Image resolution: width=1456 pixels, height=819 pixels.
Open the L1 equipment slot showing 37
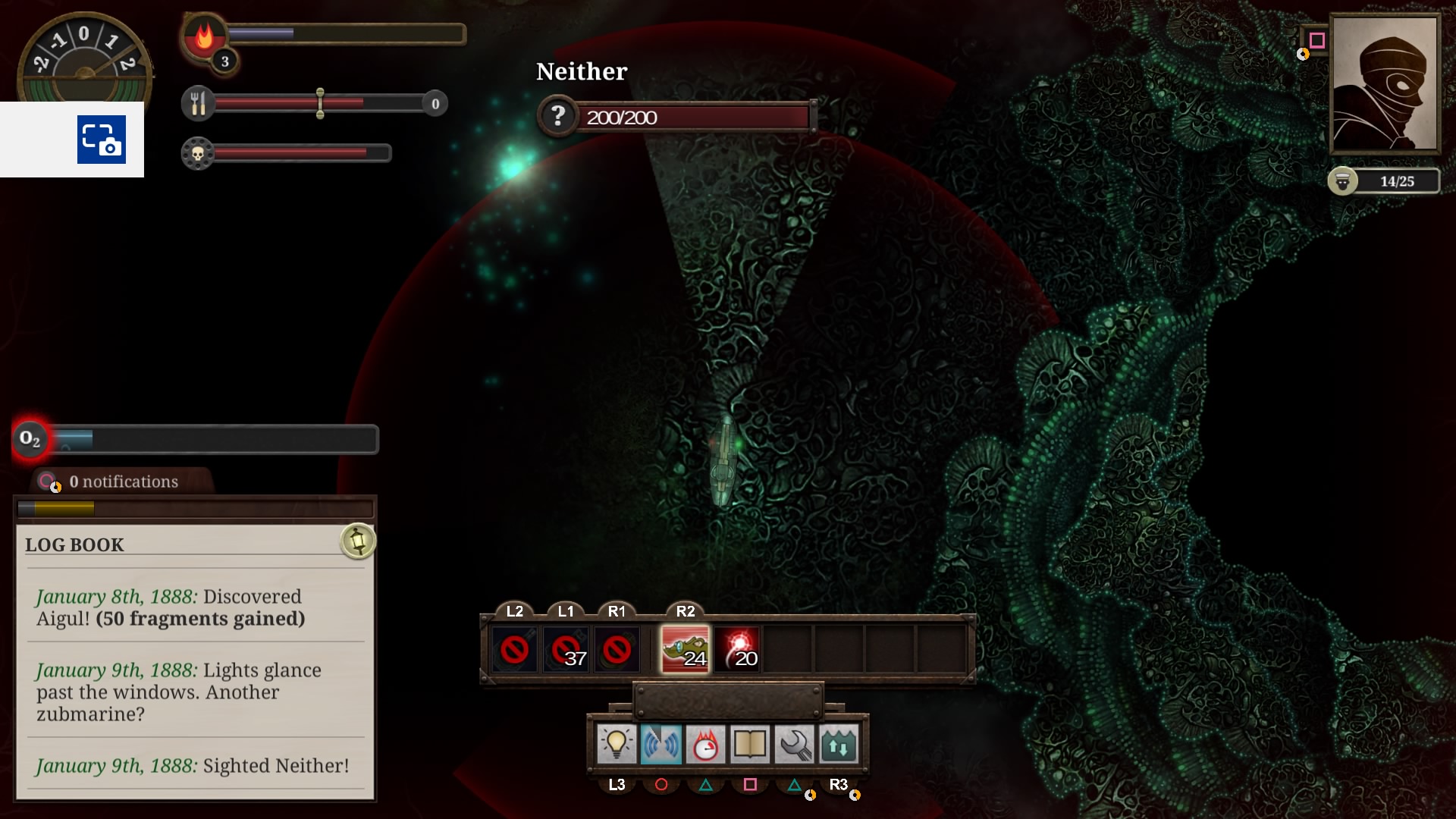pos(566,649)
